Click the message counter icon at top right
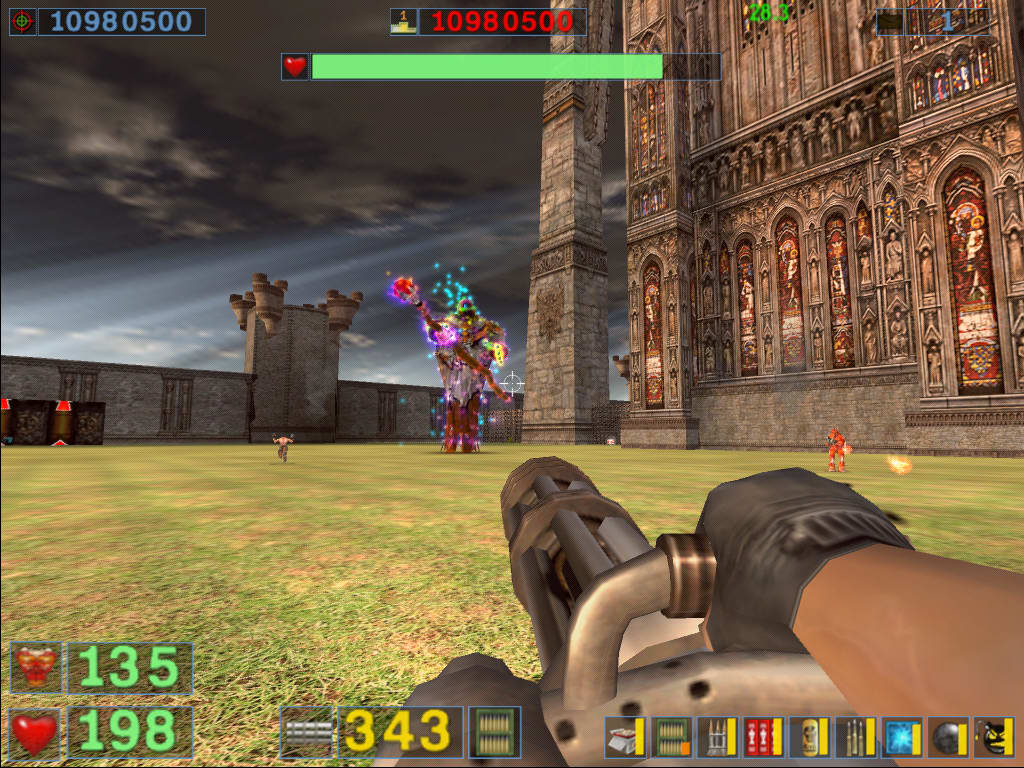The height and width of the screenshot is (768, 1024). tap(889, 21)
